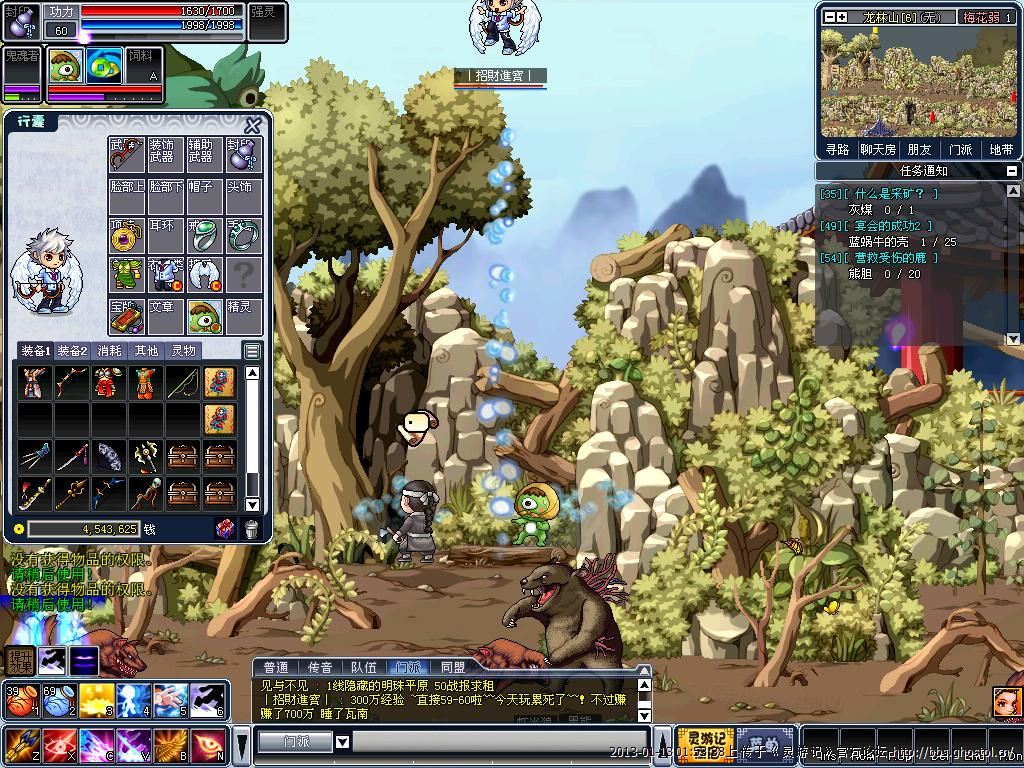Switch chat to the 队伍 team tab

pyautogui.click(x=363, y=667)
